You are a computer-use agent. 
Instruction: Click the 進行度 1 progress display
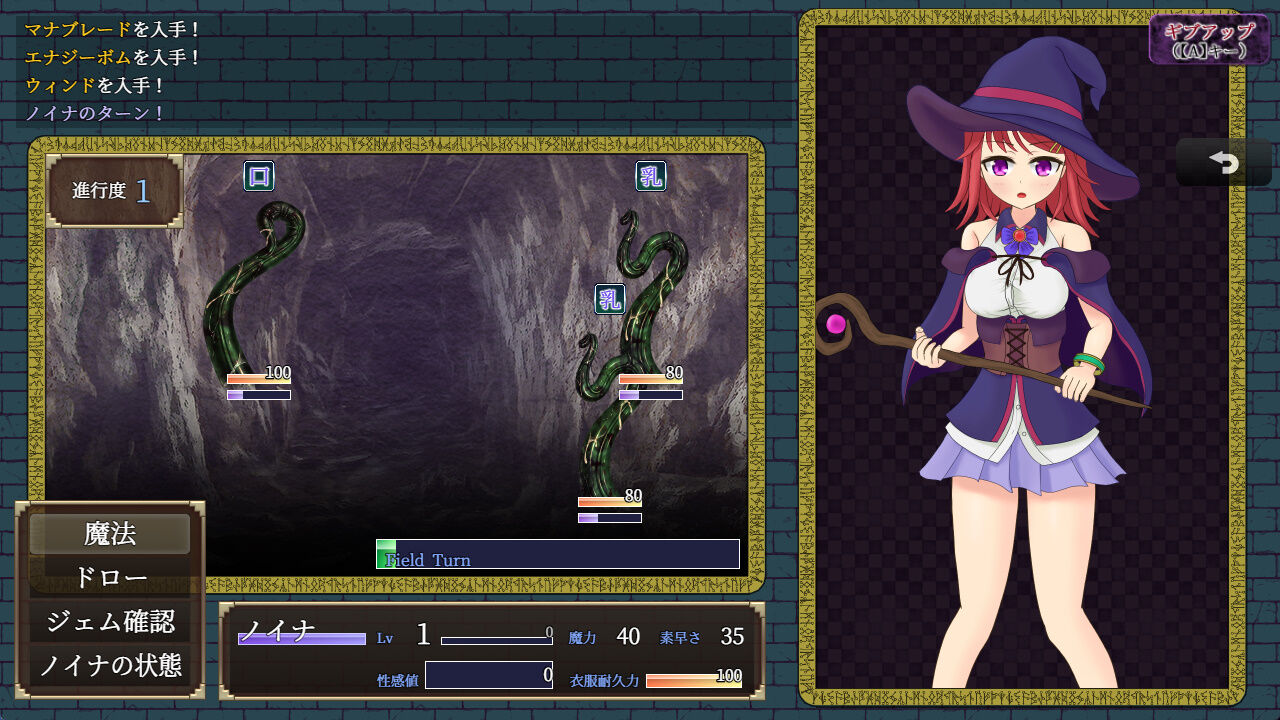110,190
